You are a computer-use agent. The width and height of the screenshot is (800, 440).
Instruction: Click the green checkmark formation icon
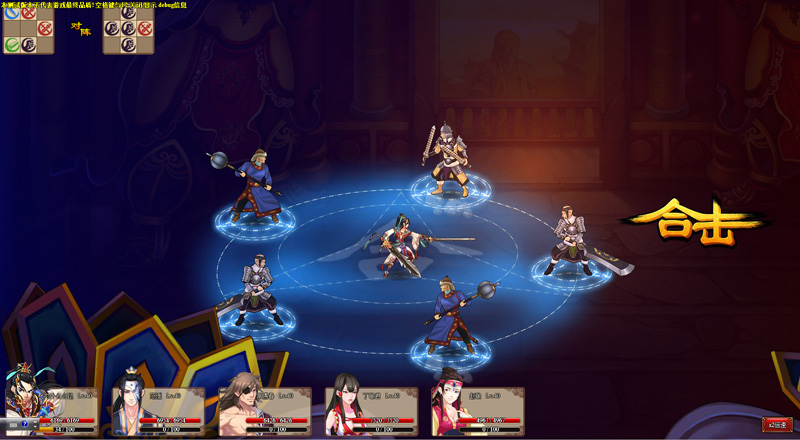12,44
